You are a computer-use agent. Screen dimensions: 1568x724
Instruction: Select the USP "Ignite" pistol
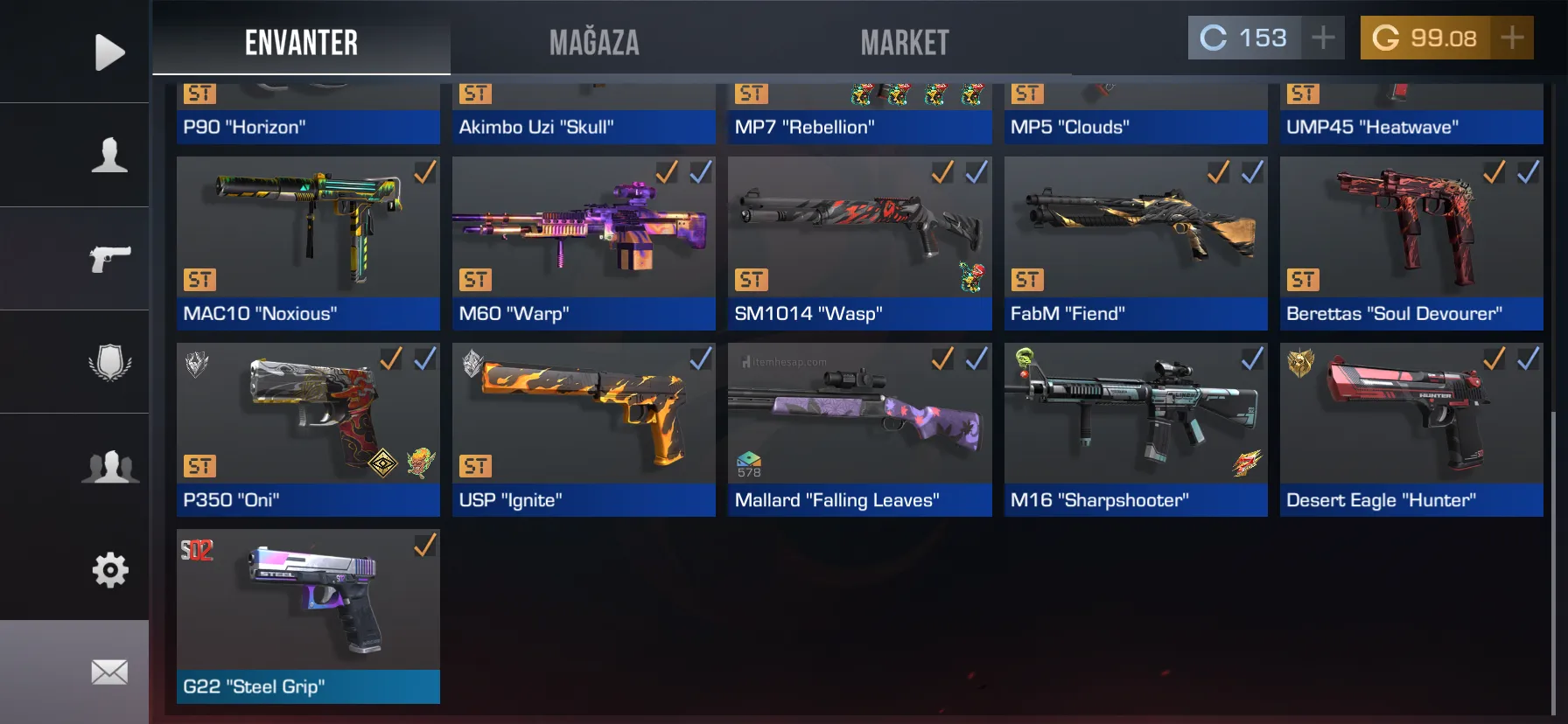click(x=584, y=429)
